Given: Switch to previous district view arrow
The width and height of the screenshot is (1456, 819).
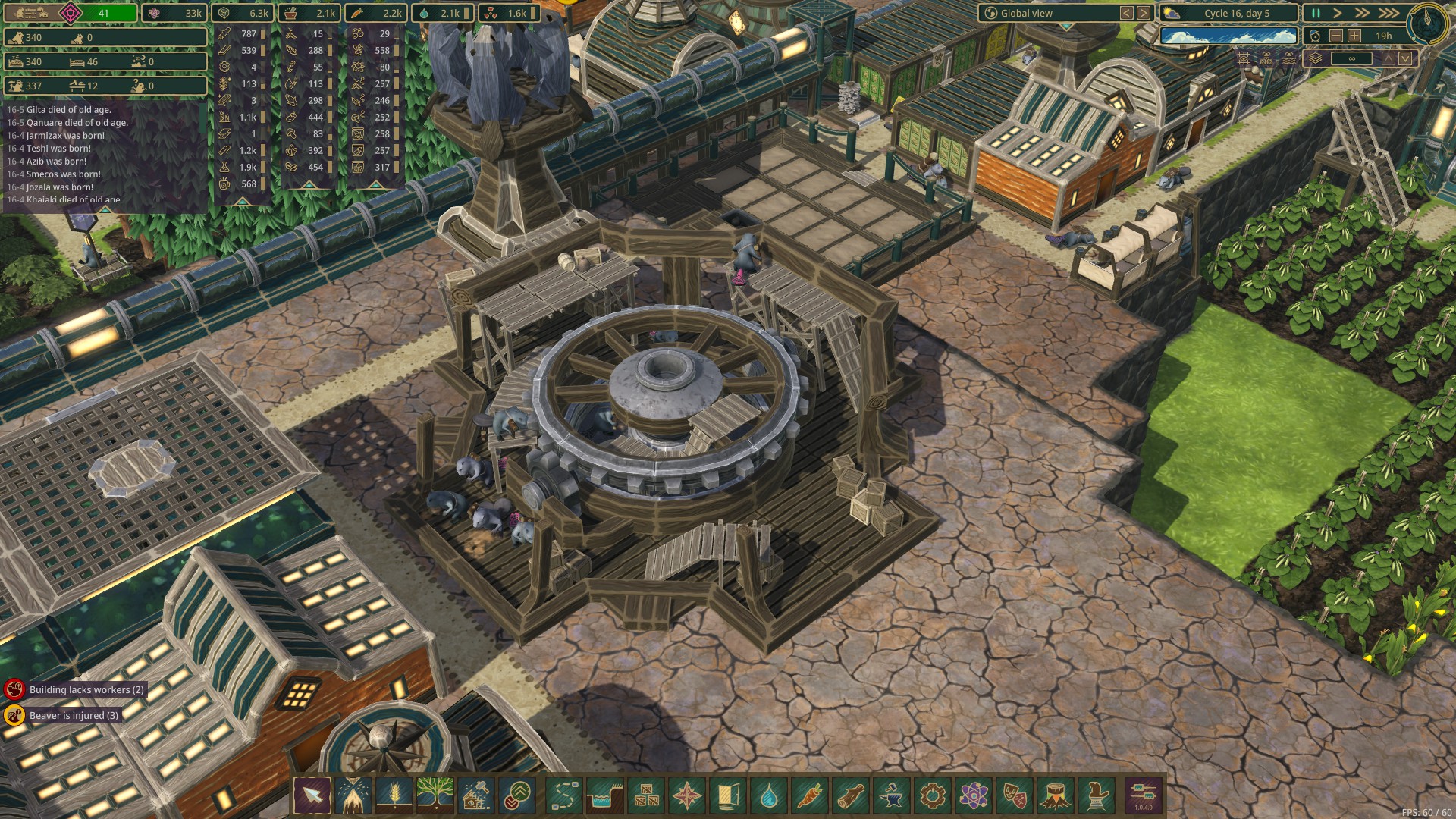Looking at the screenshot, I should coord(1127,13).
